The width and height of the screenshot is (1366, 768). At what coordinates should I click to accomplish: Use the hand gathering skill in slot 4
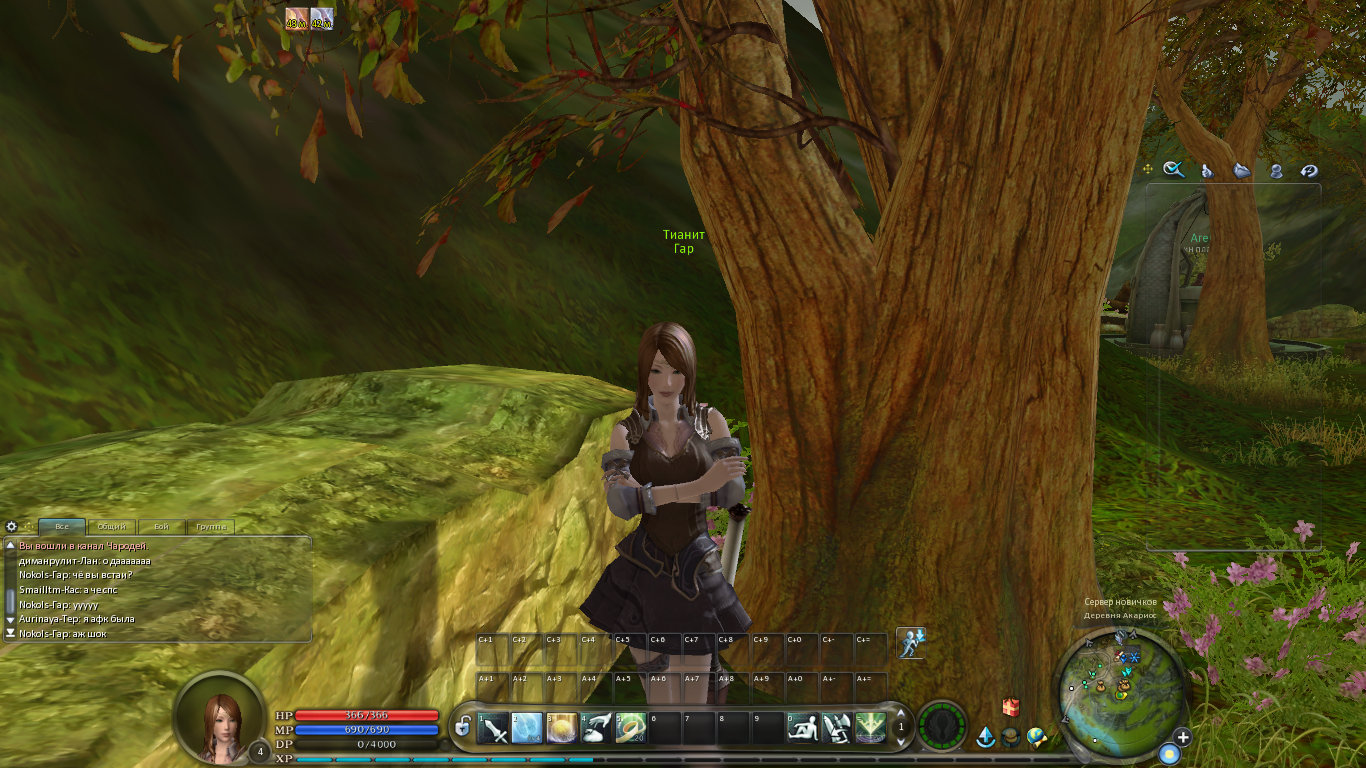tap(597, 728)
